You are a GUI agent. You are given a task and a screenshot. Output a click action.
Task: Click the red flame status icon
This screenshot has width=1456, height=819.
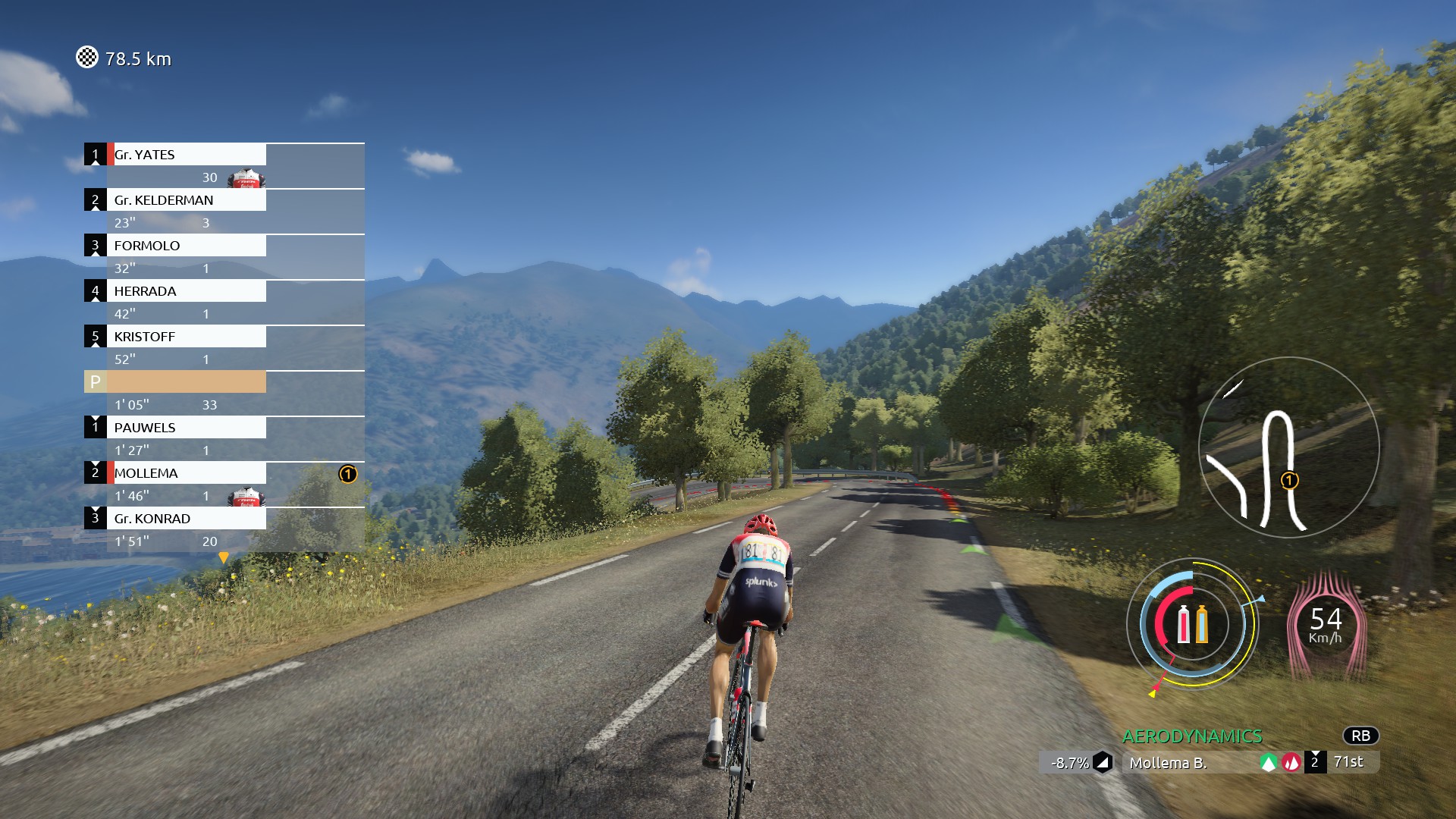point(1291,763)
